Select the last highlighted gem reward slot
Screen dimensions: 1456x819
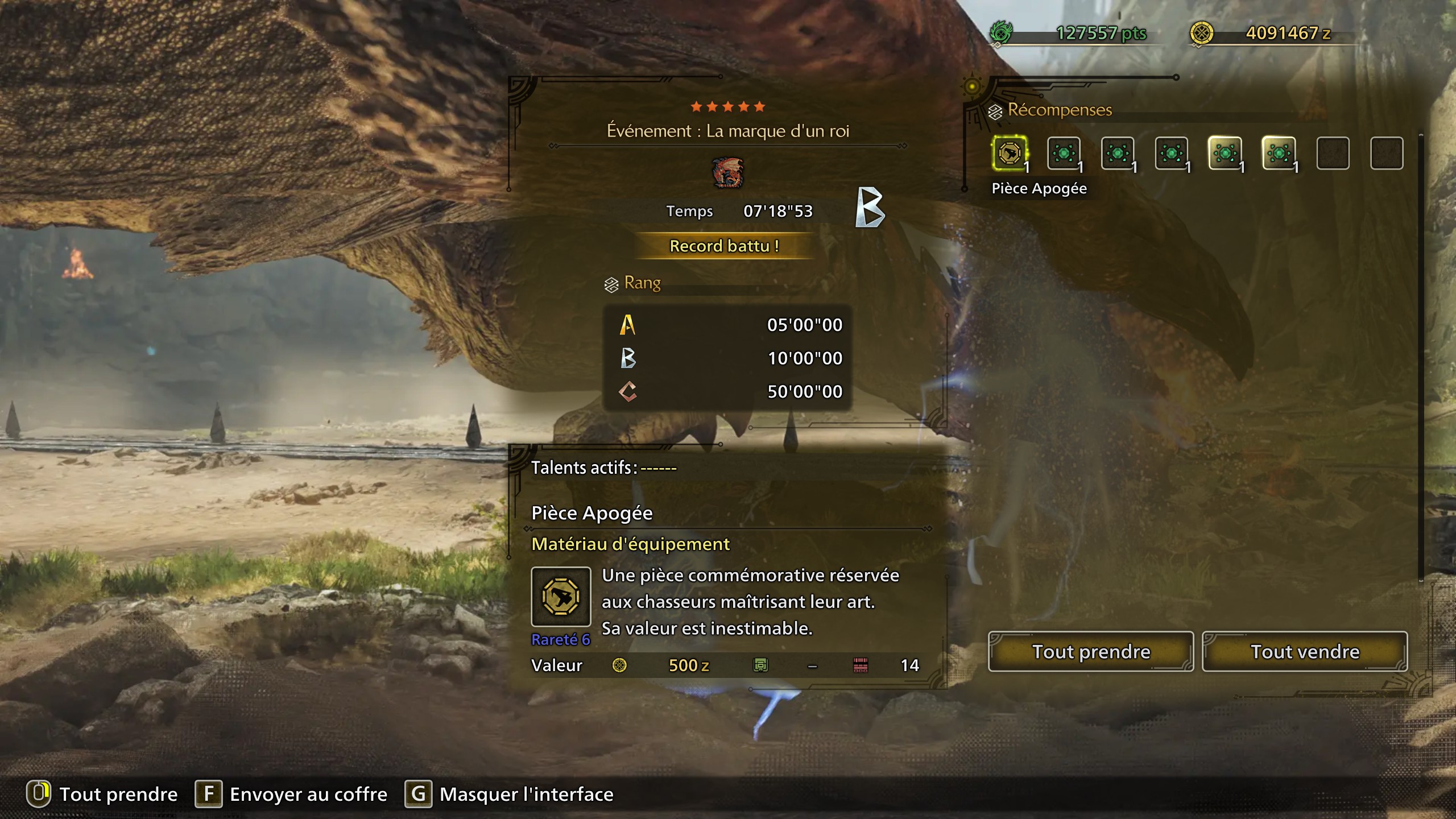tap(1281, 154)
